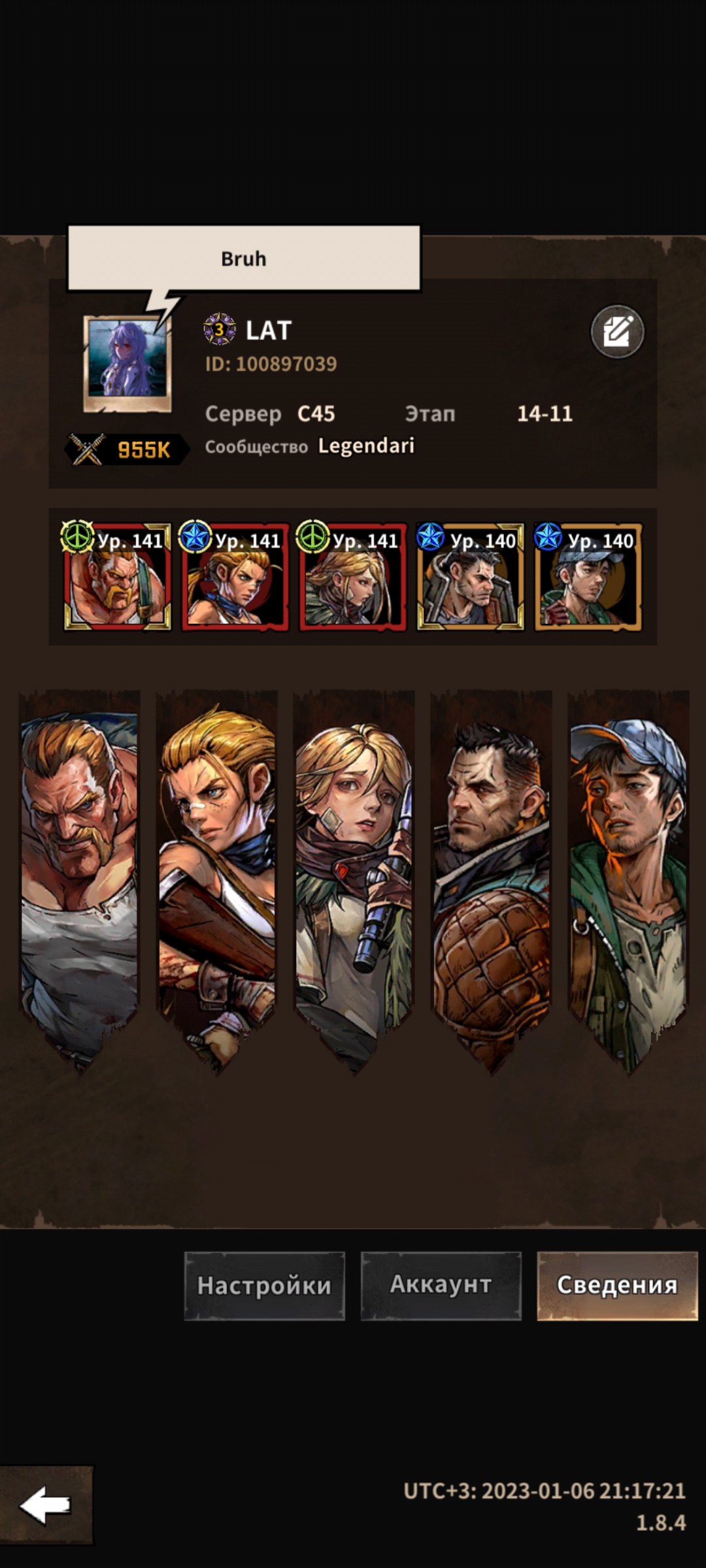Pick the blonde sniper girl hero icon

coord(352,577)
